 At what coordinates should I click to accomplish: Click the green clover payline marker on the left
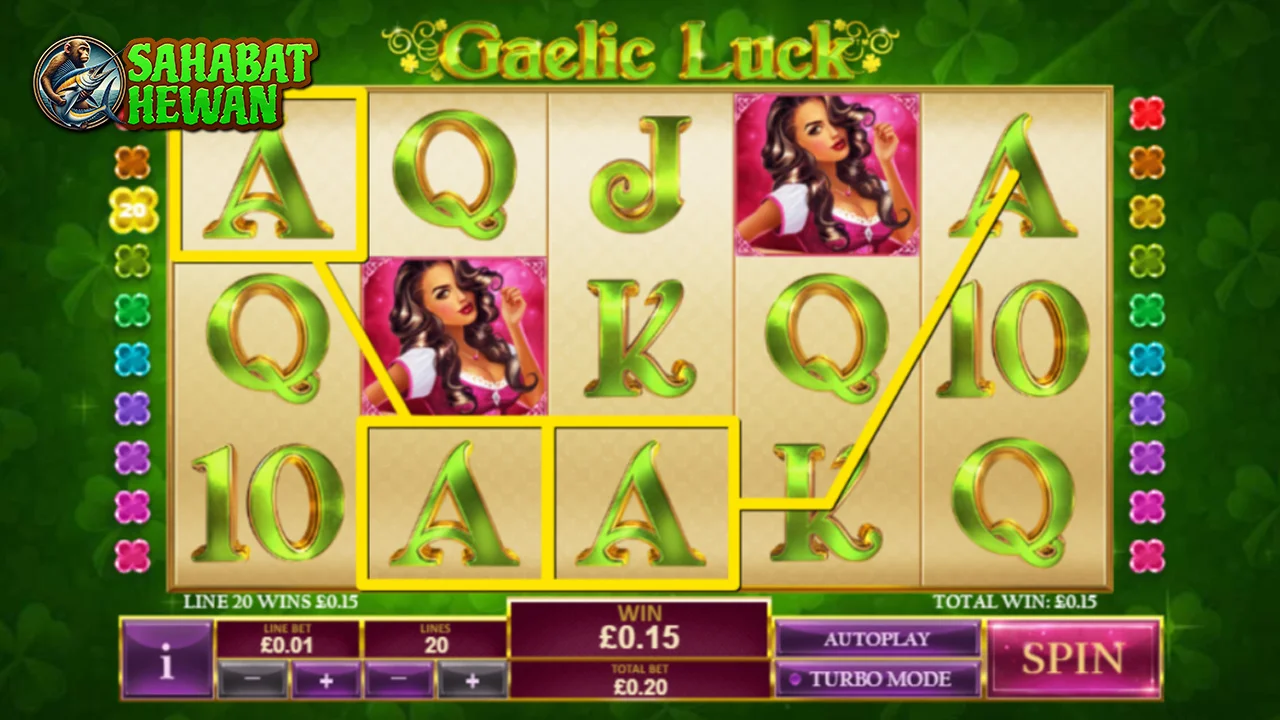coord(131,311)
